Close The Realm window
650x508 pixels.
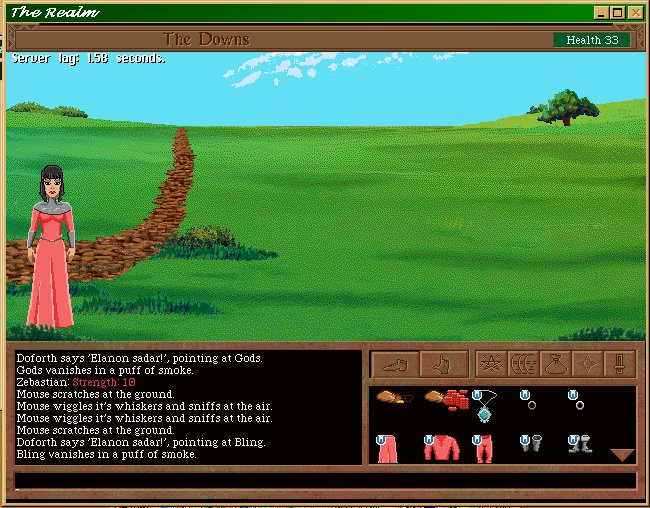634,13
